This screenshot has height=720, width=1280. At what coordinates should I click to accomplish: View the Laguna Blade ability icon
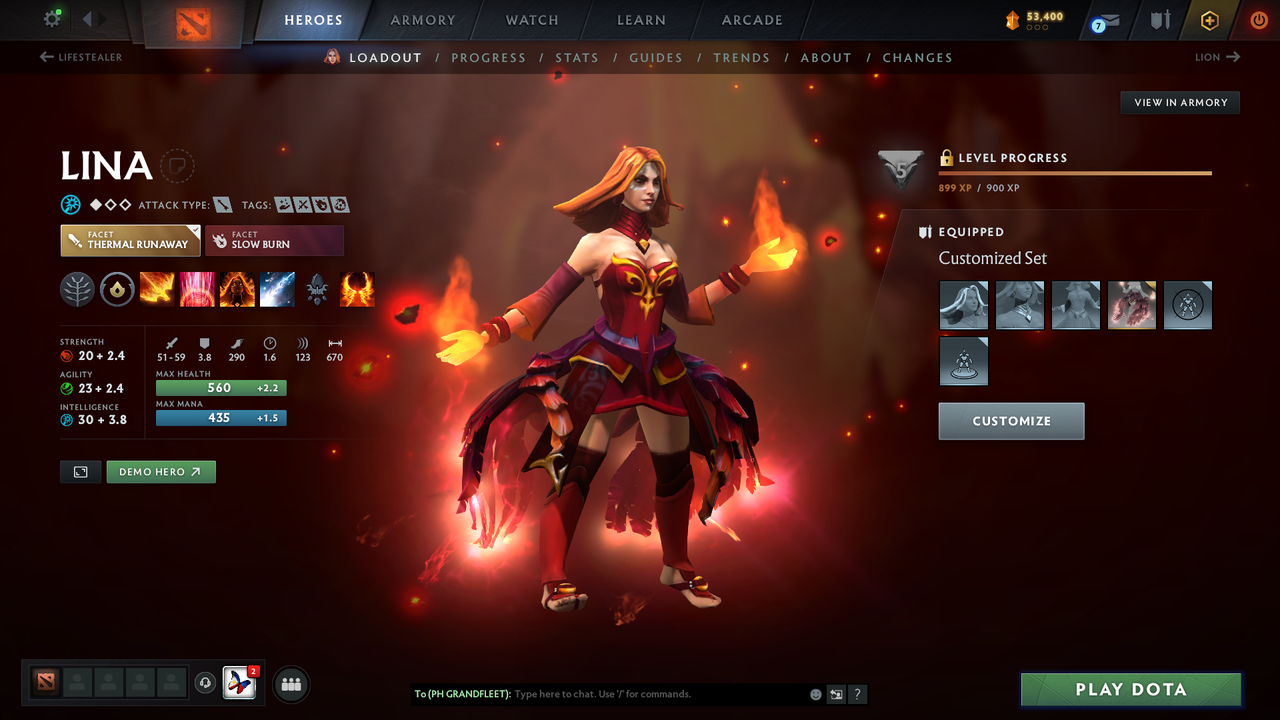point(277,289)
